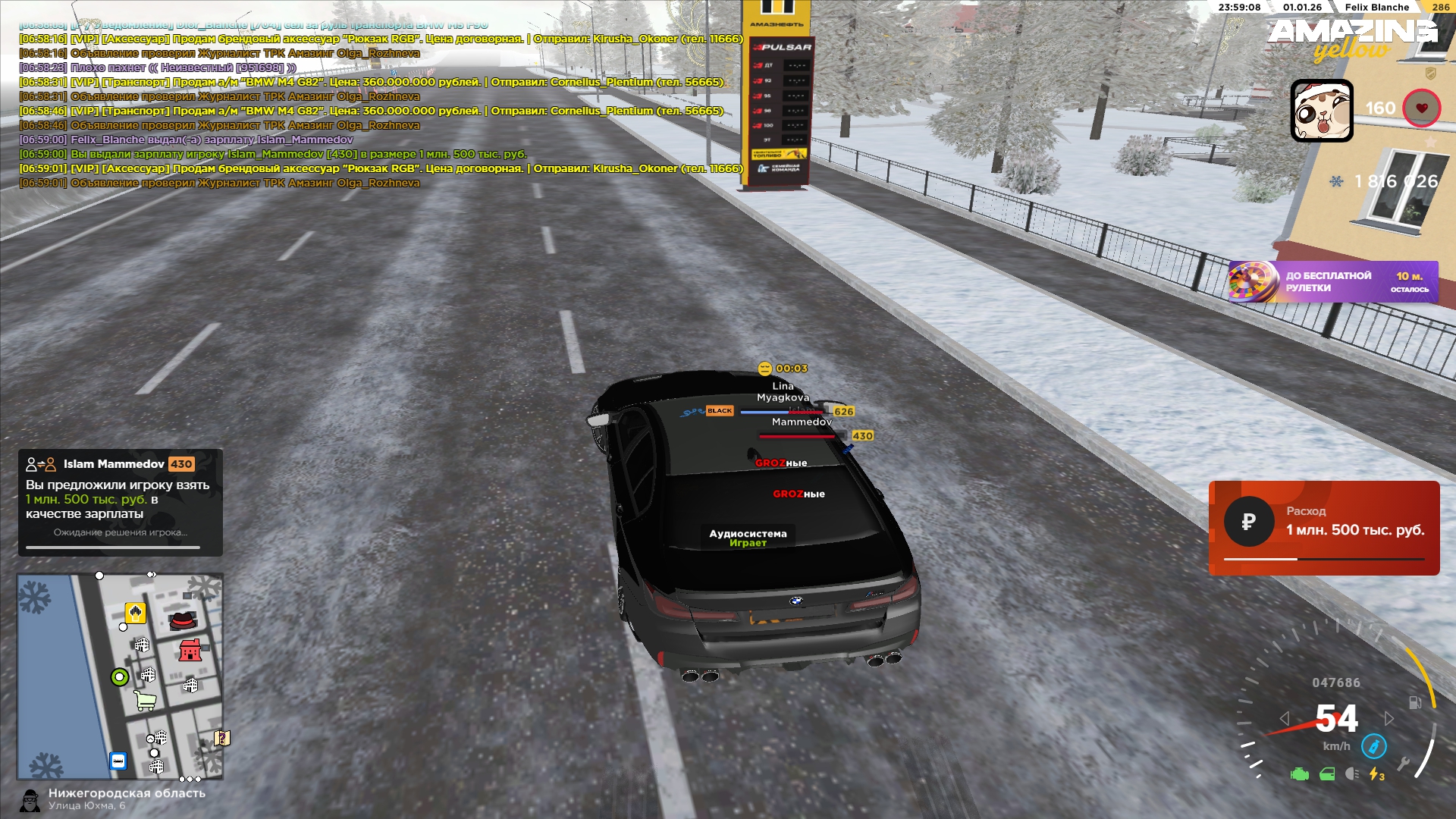Click the bus stop marker on minimap

(118, 761)
